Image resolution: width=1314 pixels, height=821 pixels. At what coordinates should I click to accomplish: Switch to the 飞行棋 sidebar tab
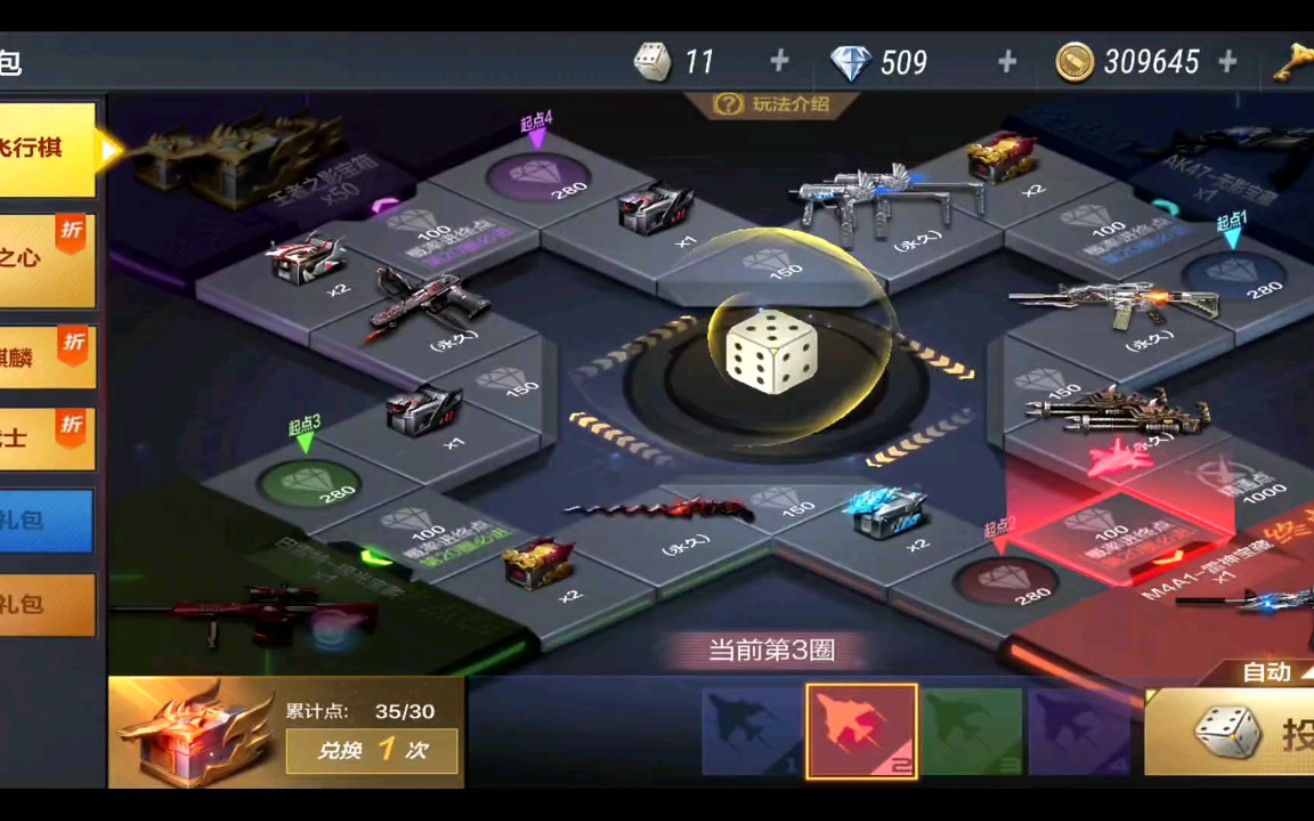click(45, 150)
